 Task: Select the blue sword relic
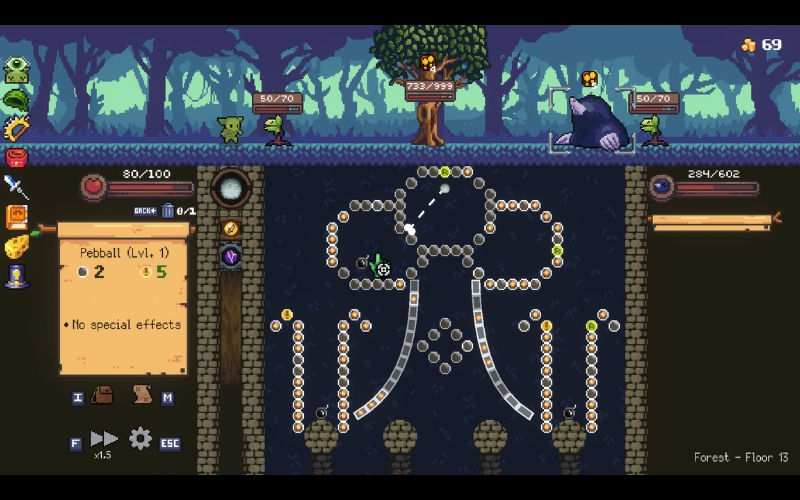[16, 186]
